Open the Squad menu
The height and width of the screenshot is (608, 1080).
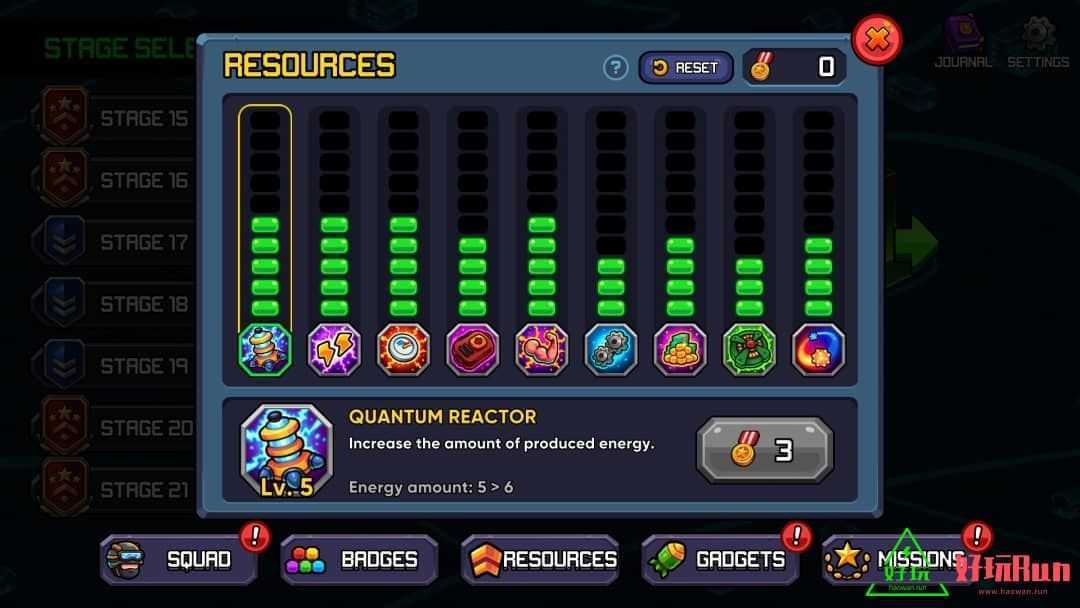coord(179,559)
